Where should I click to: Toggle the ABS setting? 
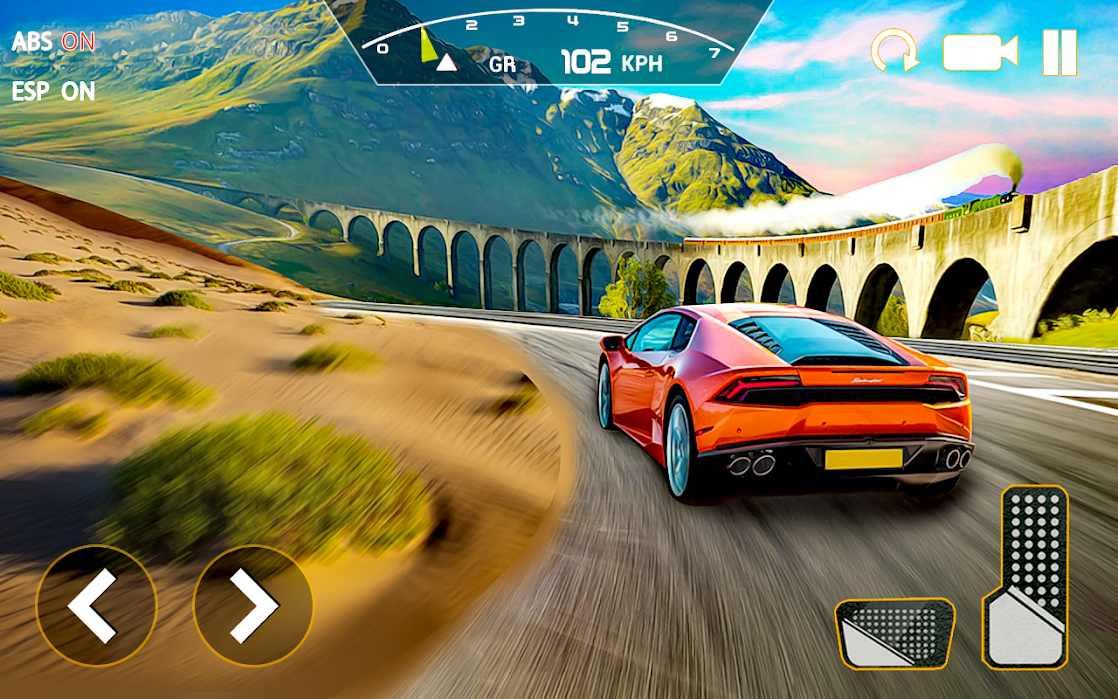(x=54, y=42)
